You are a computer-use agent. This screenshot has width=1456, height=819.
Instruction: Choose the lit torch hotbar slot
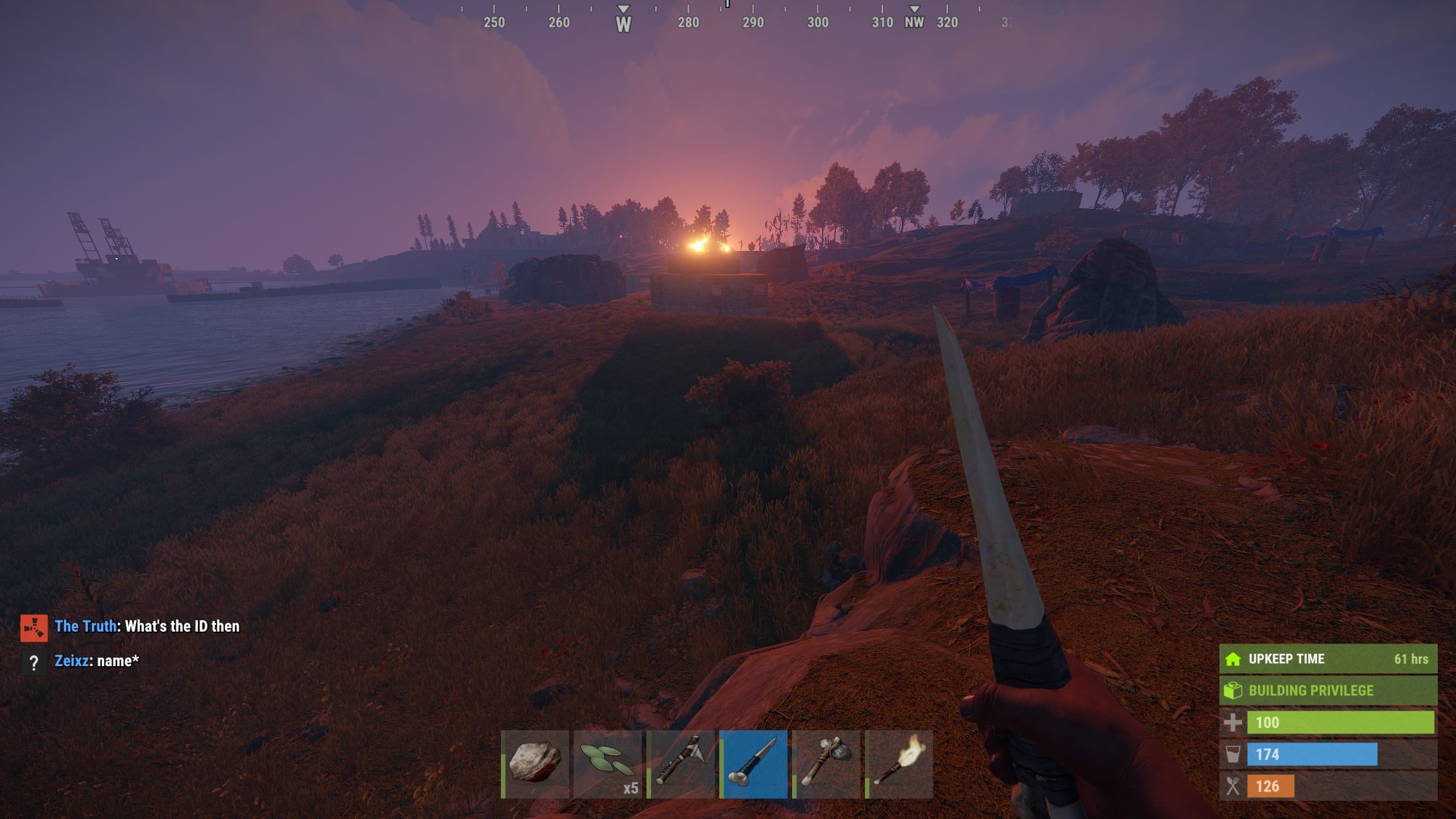[x=899, y=764]
